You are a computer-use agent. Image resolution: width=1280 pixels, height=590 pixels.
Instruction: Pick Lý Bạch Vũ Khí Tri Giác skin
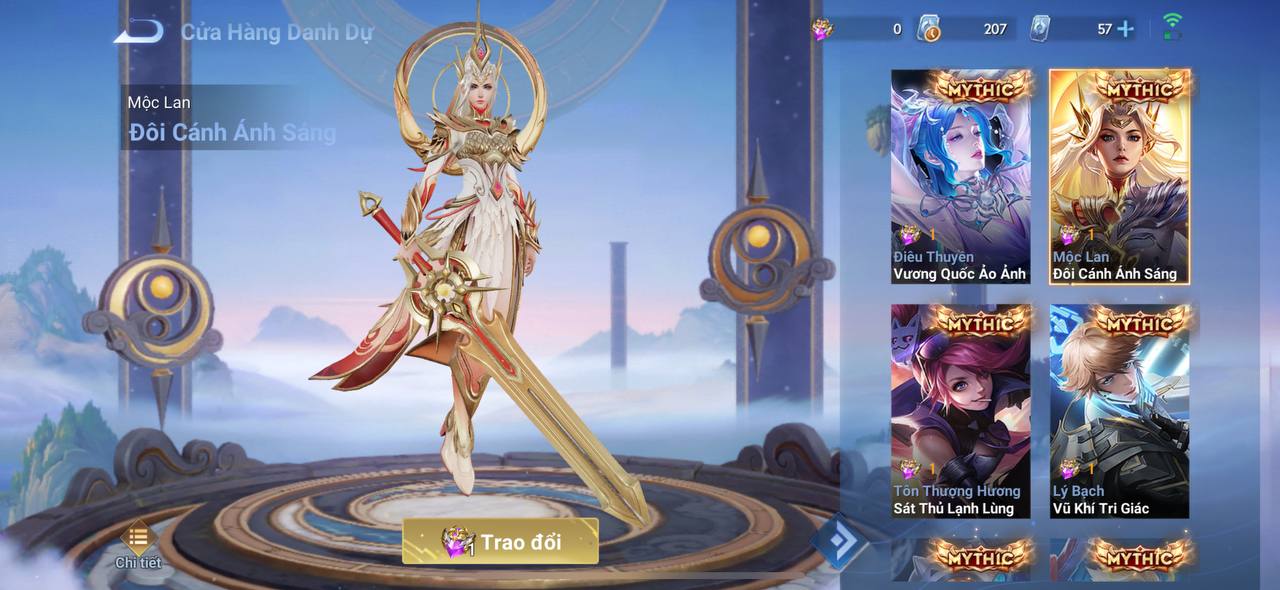(1119, 411)
